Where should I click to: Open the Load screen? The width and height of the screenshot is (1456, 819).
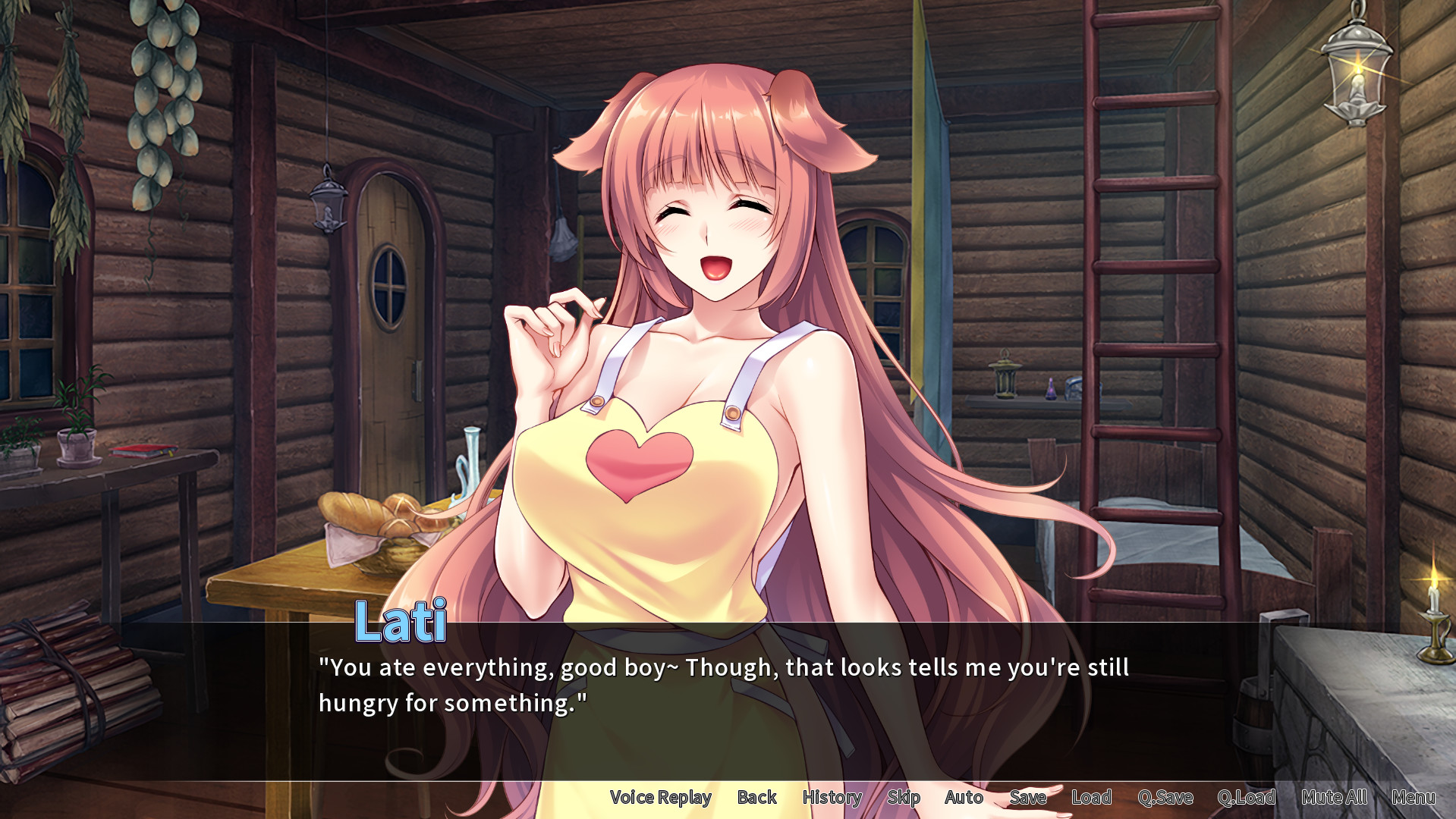click(x=1091, y=797)
